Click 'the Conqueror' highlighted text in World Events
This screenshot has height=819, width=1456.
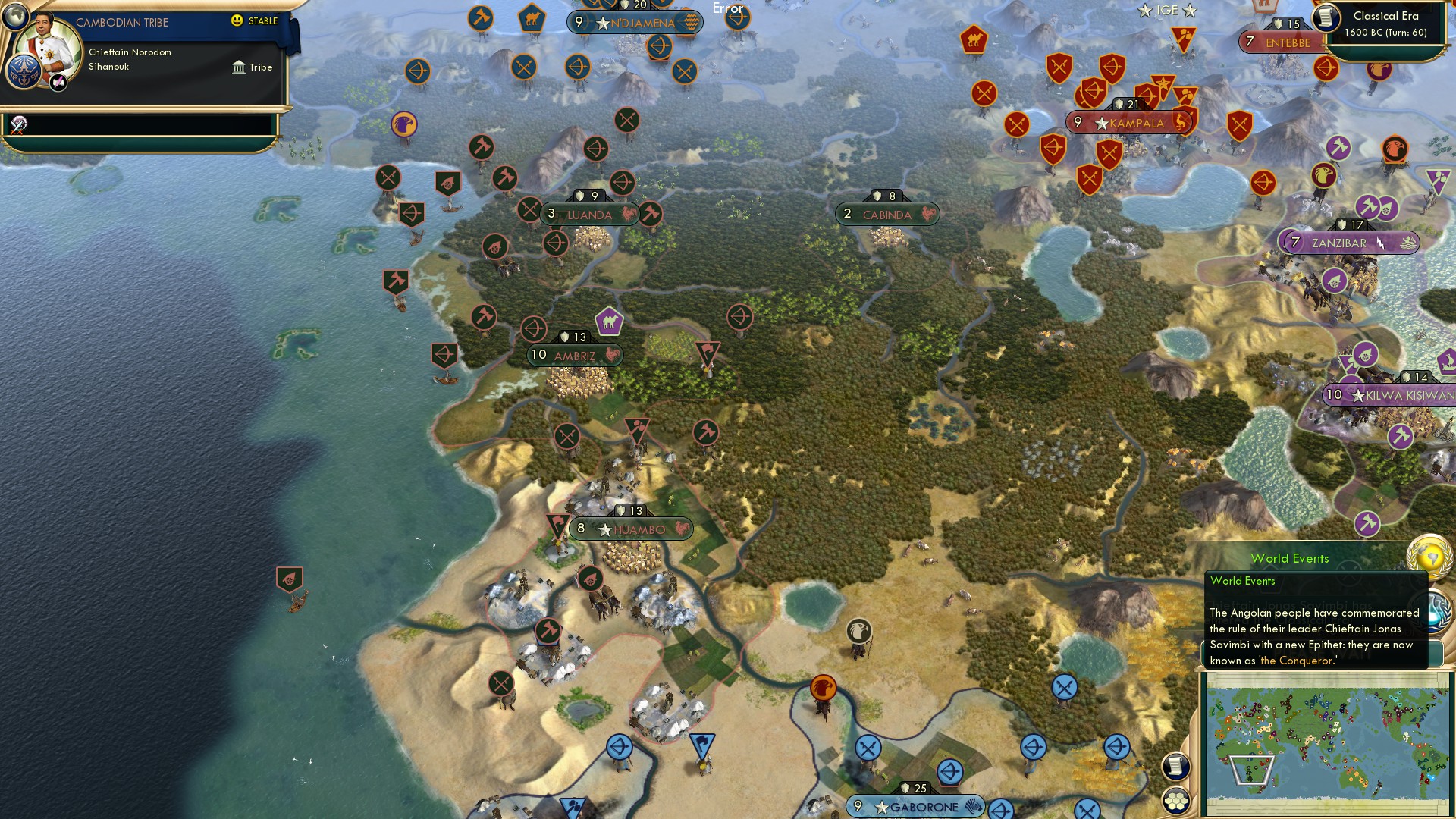(x=1299, y=660)
